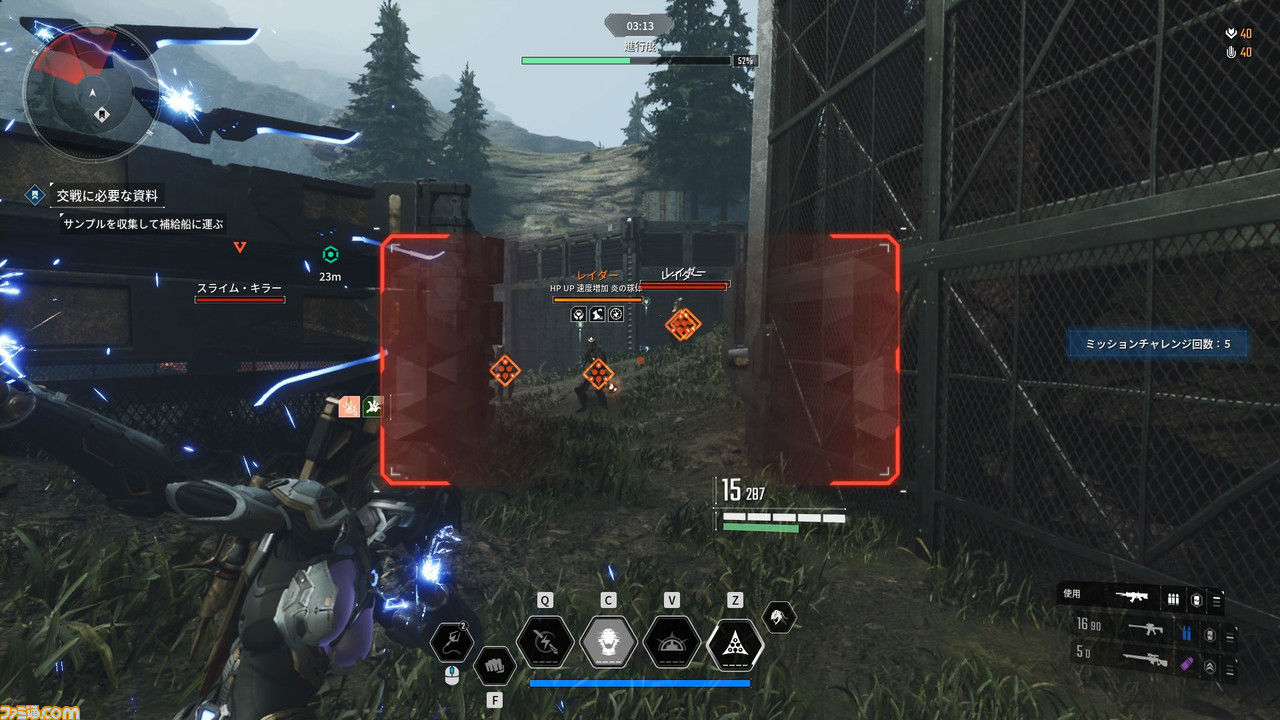Activate the triangle Z ultimate ability

click(735, 641)
